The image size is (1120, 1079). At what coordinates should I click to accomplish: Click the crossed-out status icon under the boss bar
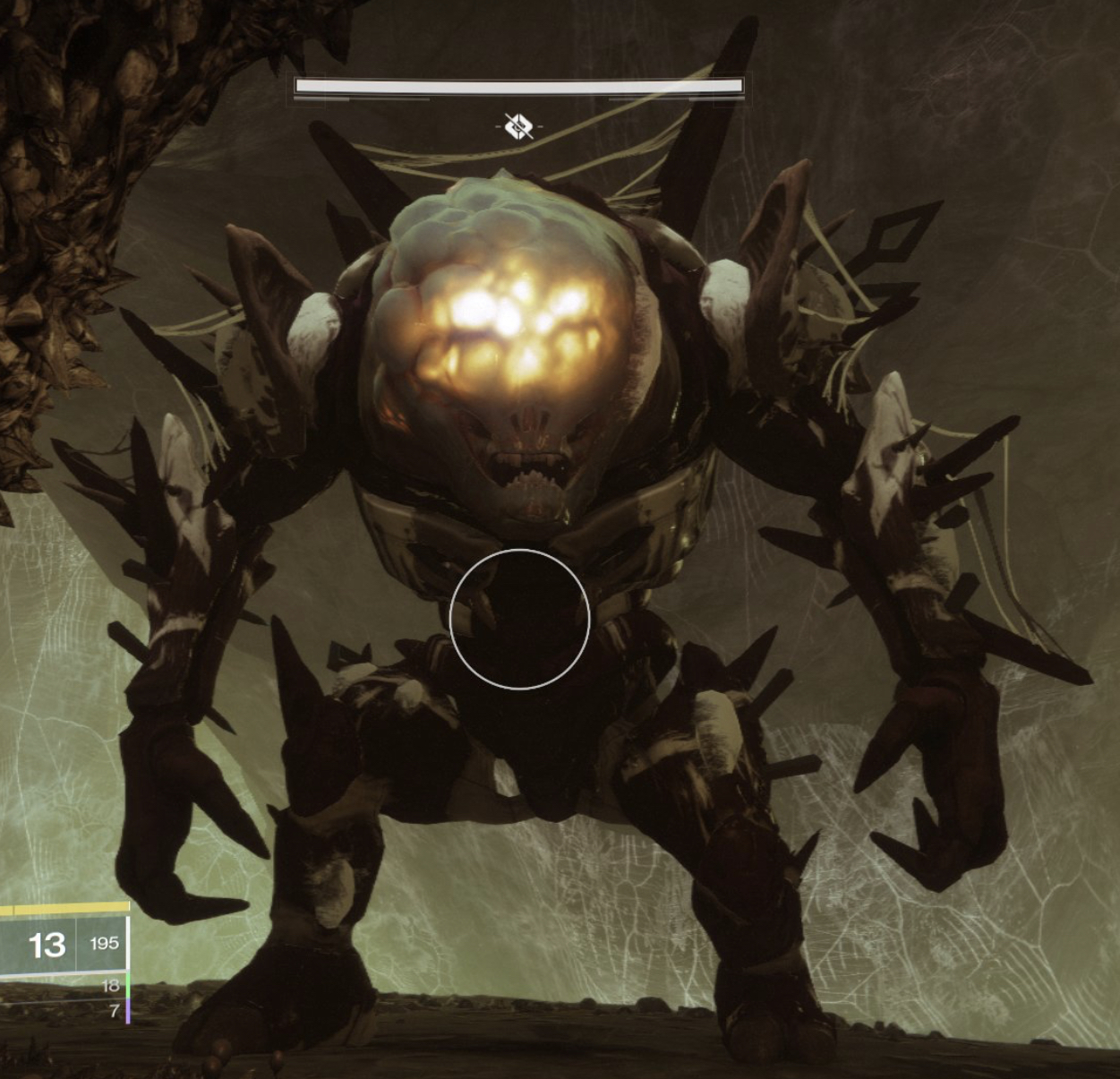click(518, 127)
